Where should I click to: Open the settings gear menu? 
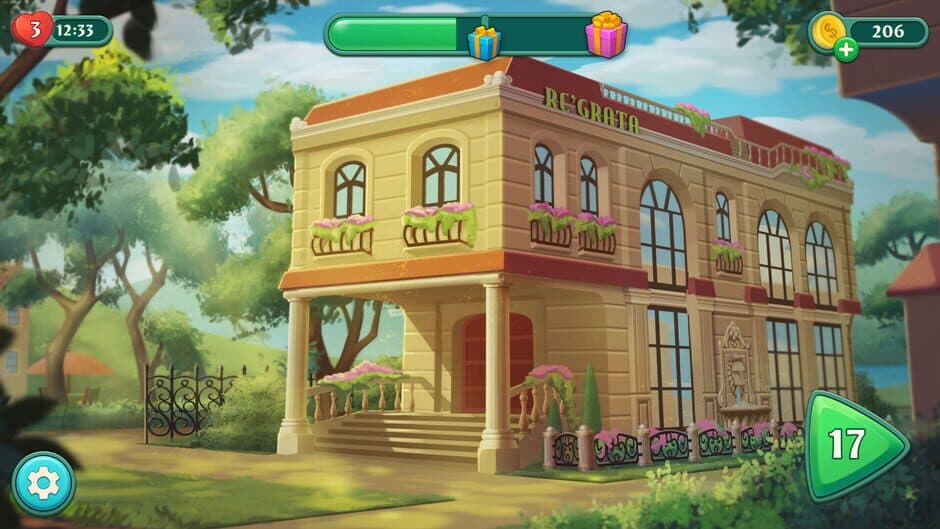coord(43,484)
